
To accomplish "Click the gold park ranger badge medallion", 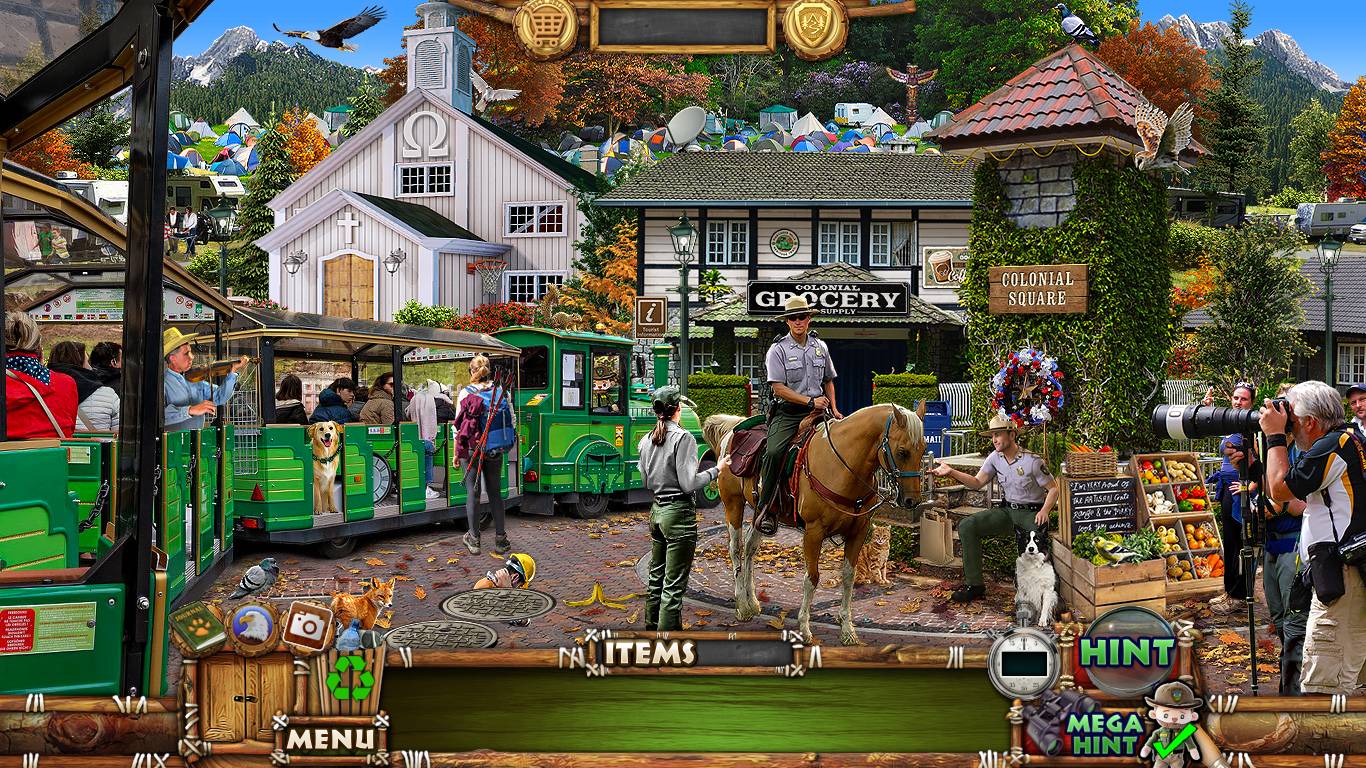I will [815, 27].
